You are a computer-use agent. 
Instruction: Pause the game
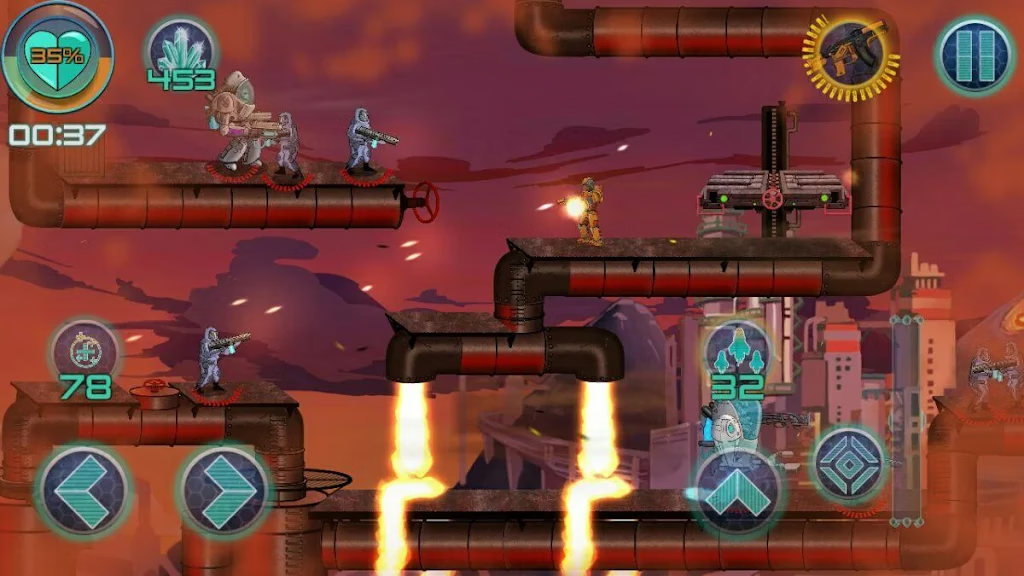[975, 56]
